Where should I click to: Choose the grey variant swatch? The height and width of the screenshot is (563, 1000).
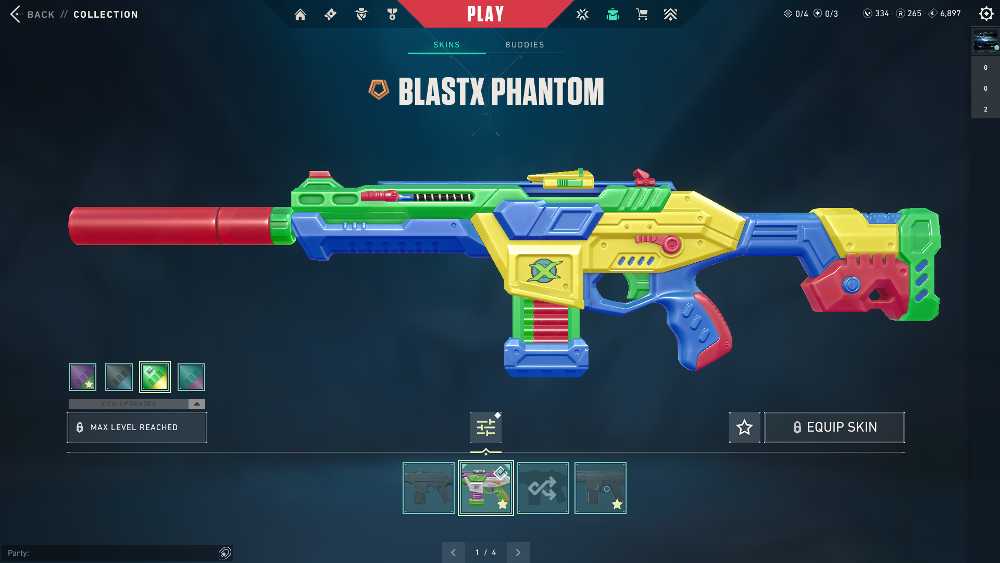pyautogui.click(x=119, y=377)
